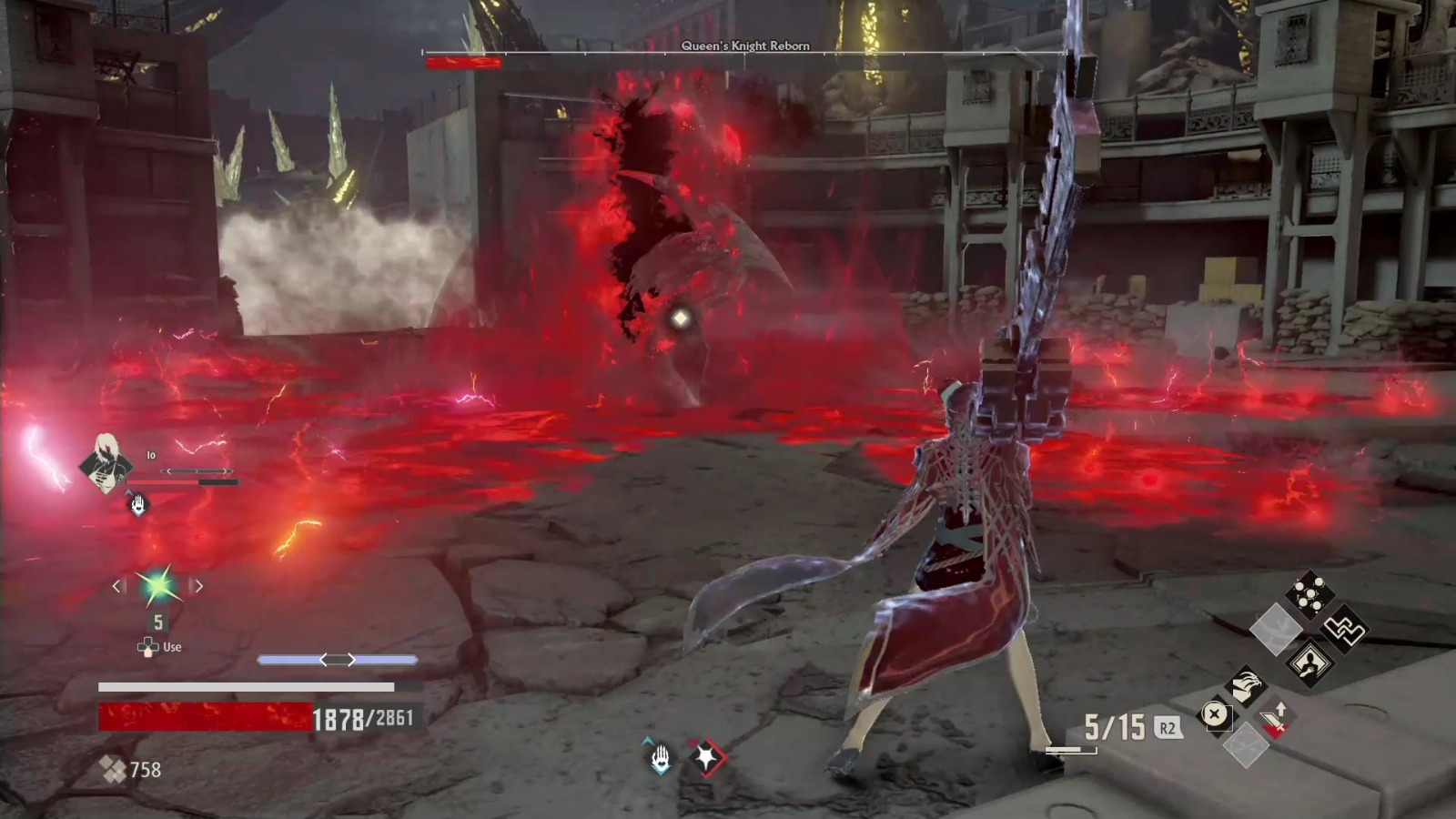This screenshot has width=1456, height=819.
Task: Select the scatter-shot Gift in the skill palette
Action: pyautogui.click(x=1308, y=593)
